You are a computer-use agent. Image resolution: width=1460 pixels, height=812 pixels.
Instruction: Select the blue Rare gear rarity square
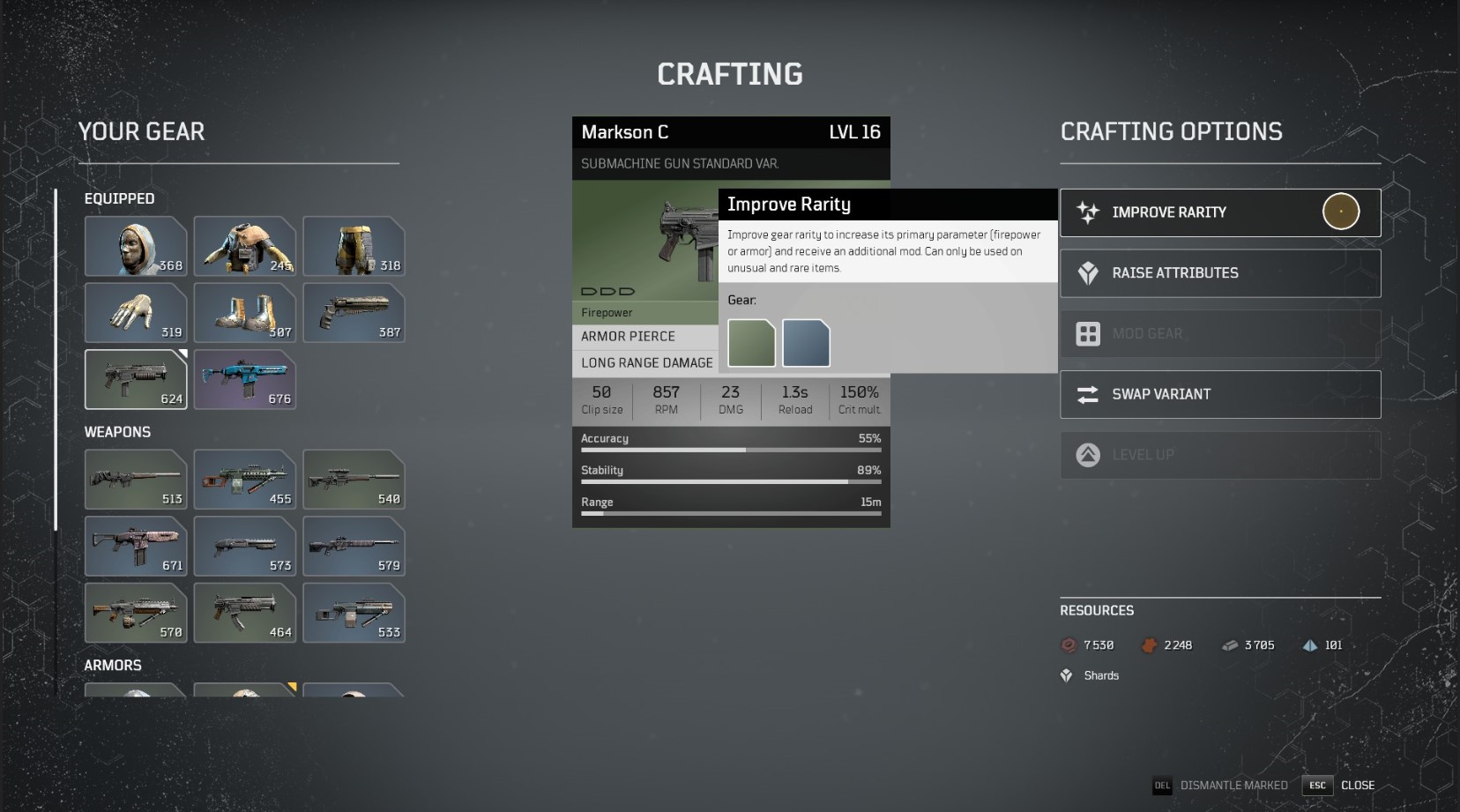[806, 343]
